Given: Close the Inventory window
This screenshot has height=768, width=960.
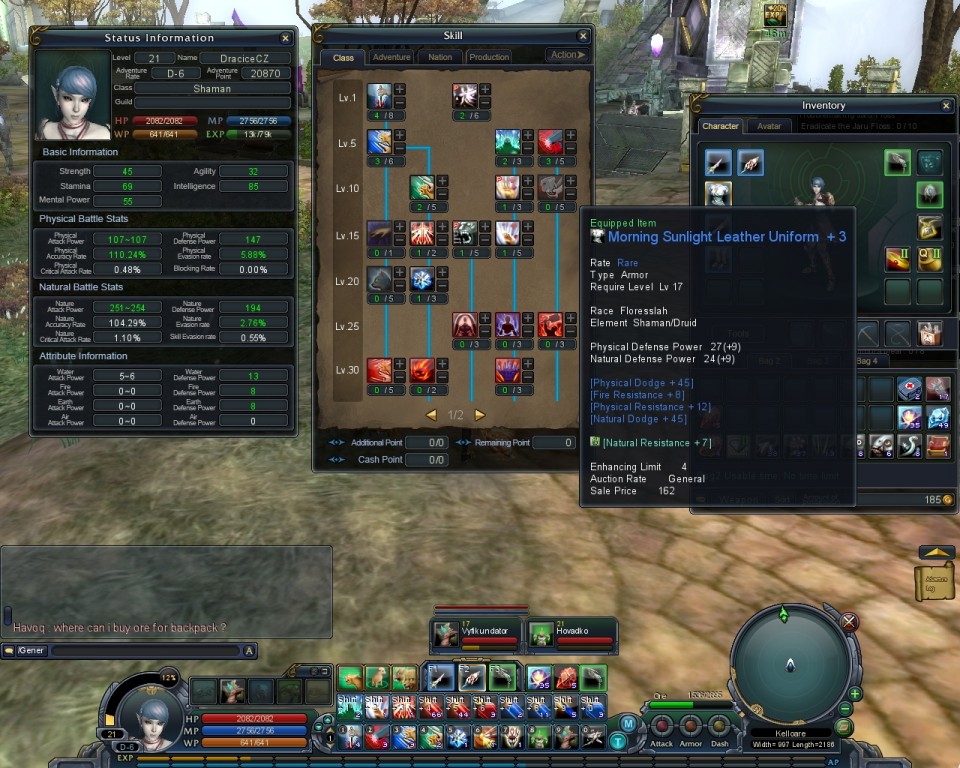Looking at the screenshot, I should (946, 105).
